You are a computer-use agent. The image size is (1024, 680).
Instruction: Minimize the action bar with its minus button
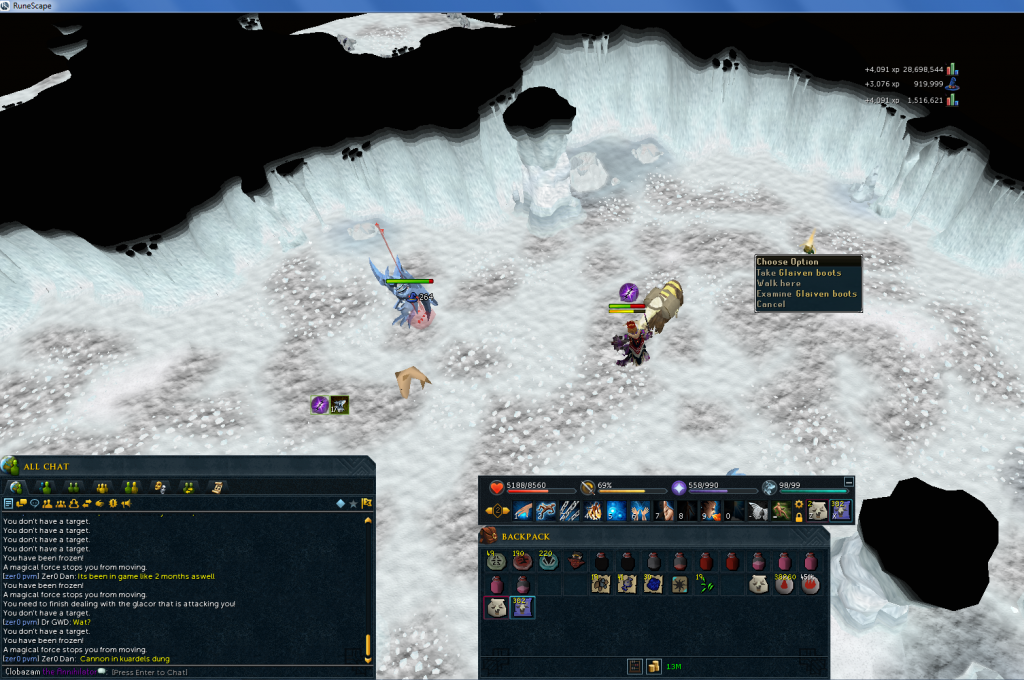point(849,482)
